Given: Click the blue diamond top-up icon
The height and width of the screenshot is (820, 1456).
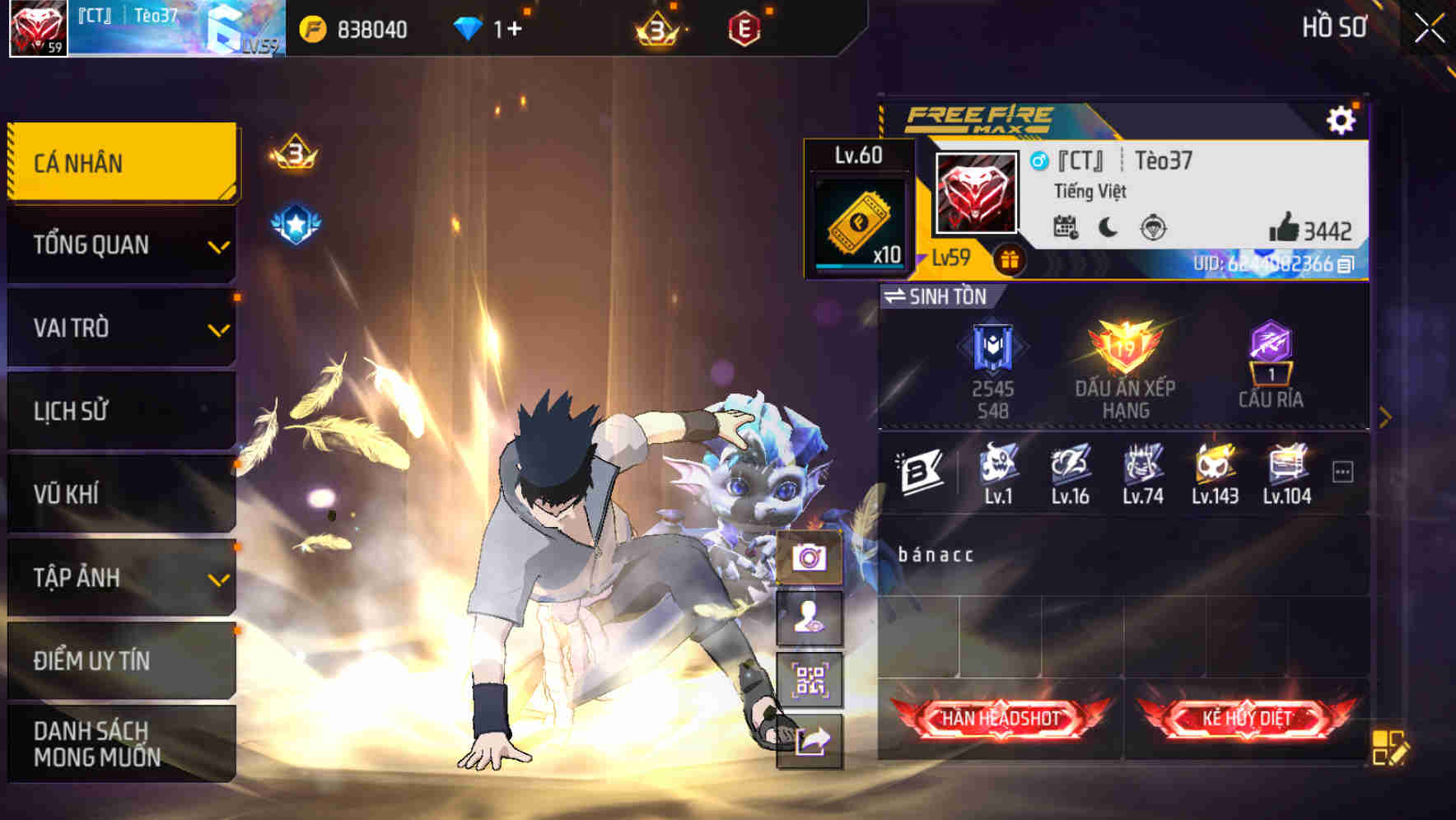Looking at the screenshot, I should pos(467,27).
